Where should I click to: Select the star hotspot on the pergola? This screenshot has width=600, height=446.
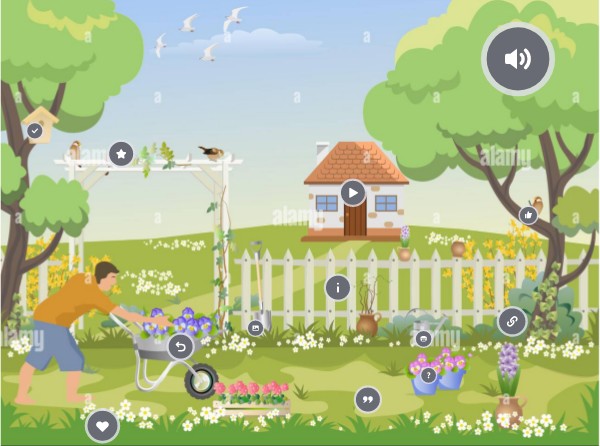pyautogui.click(x=121, y=154)
